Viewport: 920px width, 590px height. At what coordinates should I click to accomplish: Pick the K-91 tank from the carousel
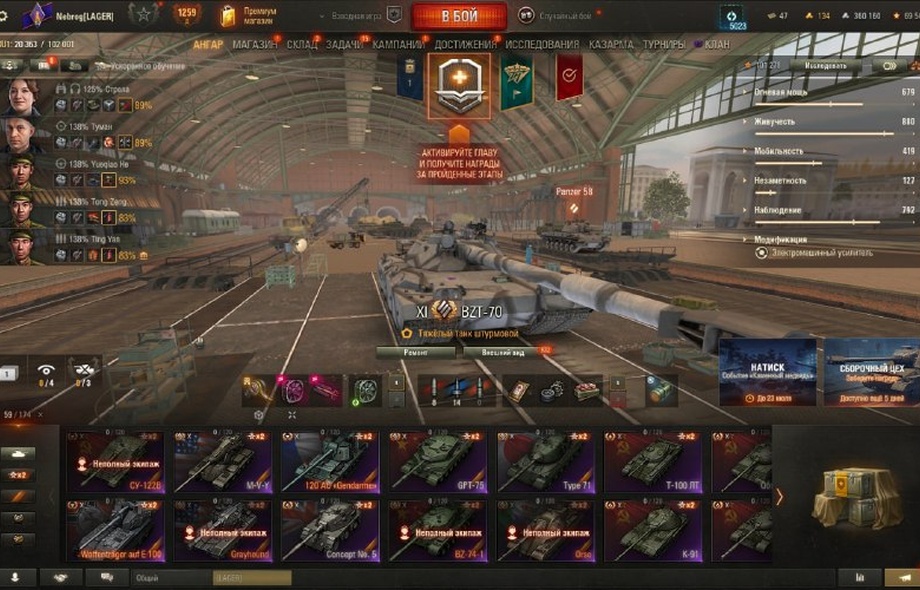tap(652, 530)
